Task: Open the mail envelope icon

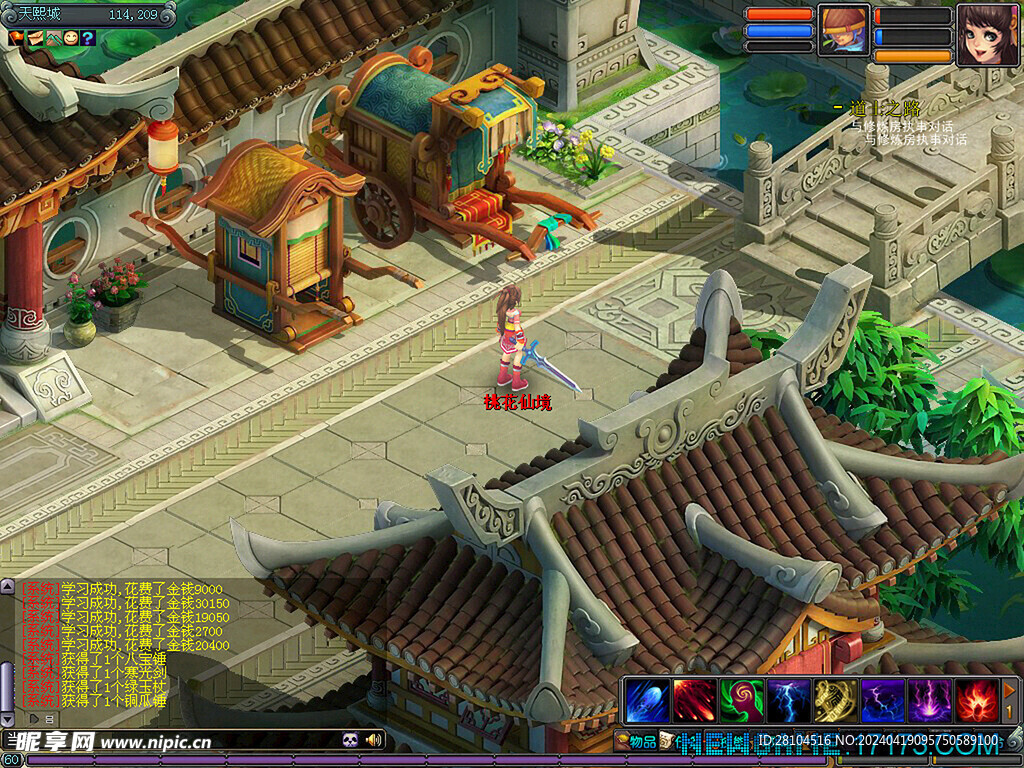Action: [34, 38]
